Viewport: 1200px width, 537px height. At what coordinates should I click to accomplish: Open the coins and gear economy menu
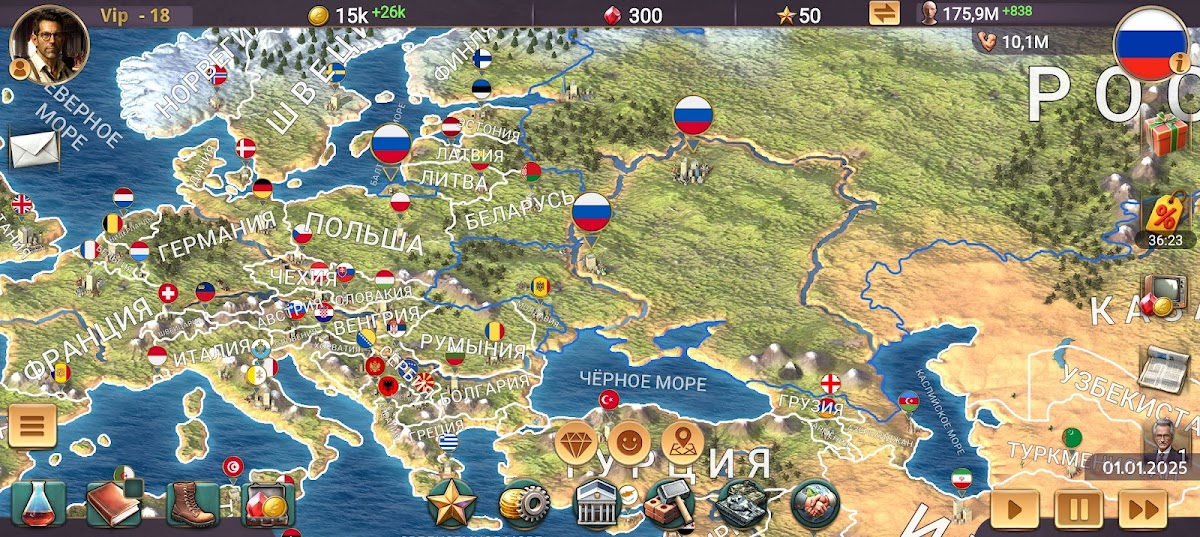click(x=523, y=505)
